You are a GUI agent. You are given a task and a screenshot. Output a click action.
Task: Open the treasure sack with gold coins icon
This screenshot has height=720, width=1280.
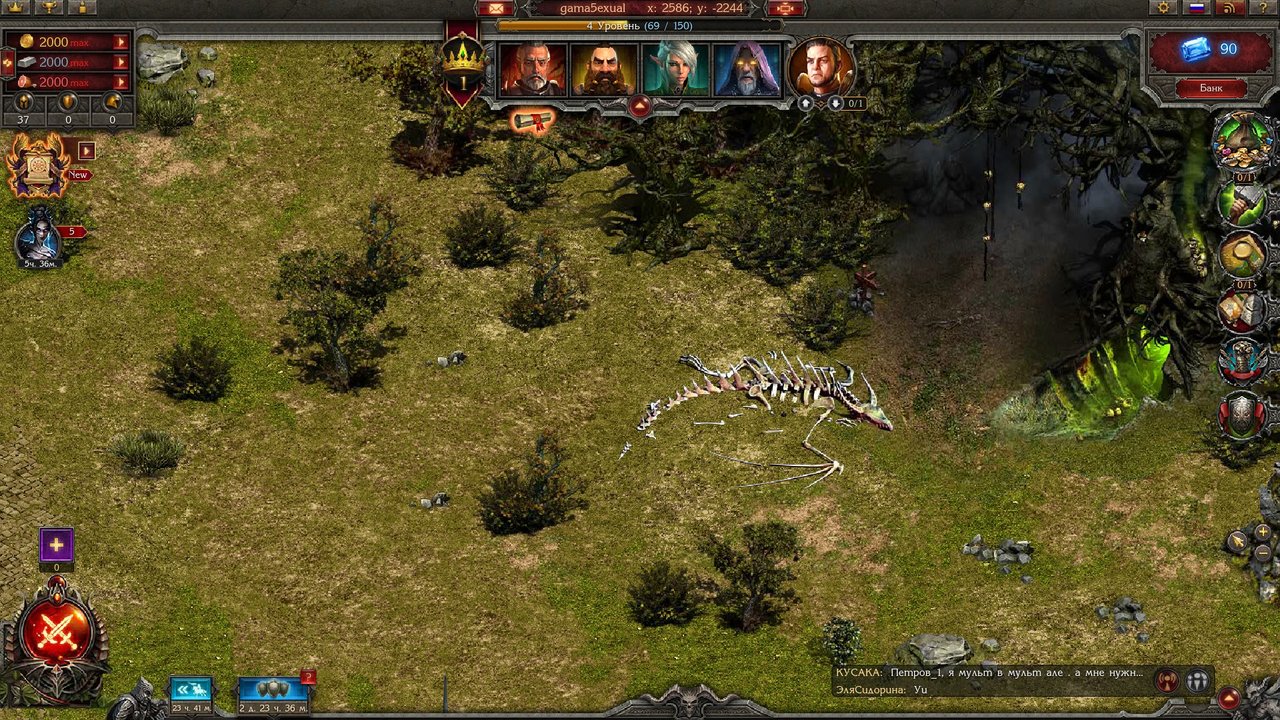[x=1241, y=142]
